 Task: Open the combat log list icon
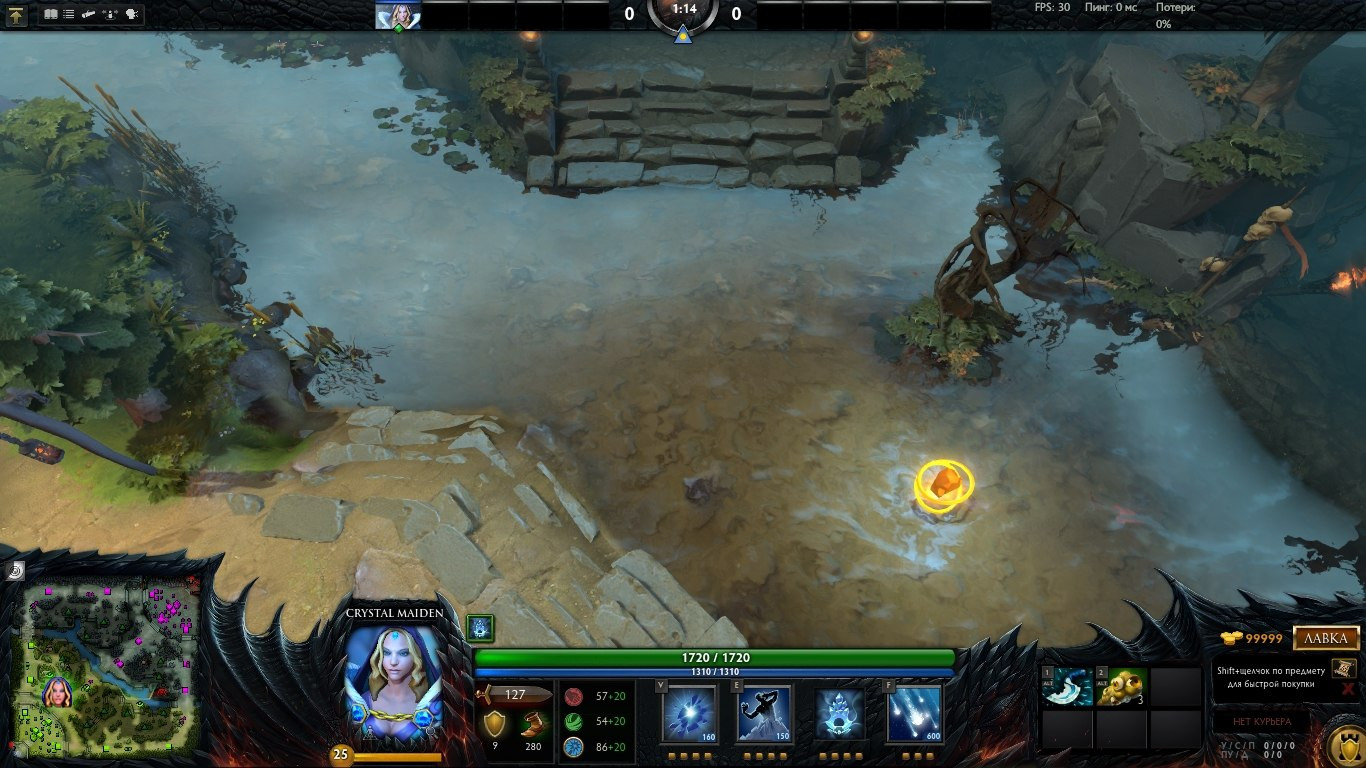click(67, 13)
